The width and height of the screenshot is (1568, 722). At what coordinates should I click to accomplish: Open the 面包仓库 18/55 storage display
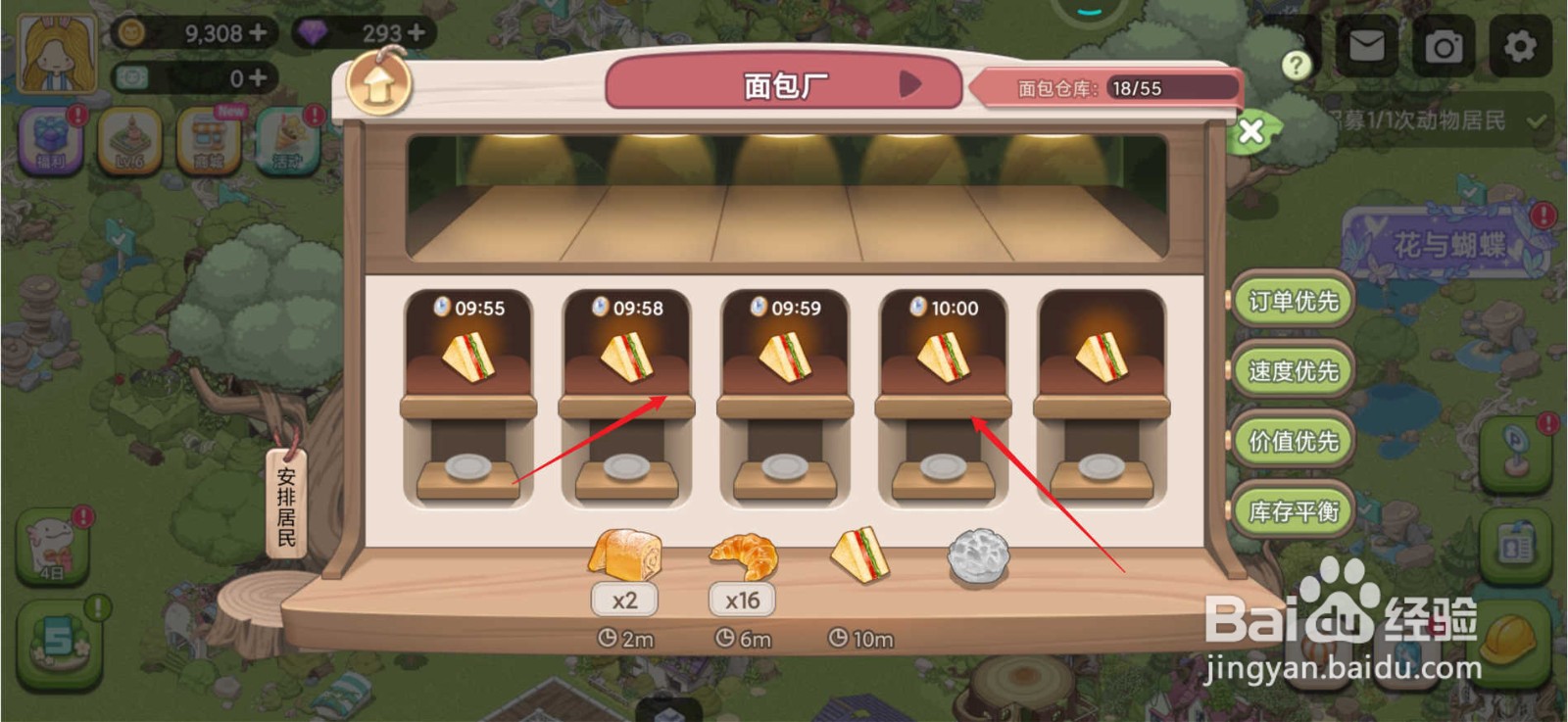(x=1102, y=88)
